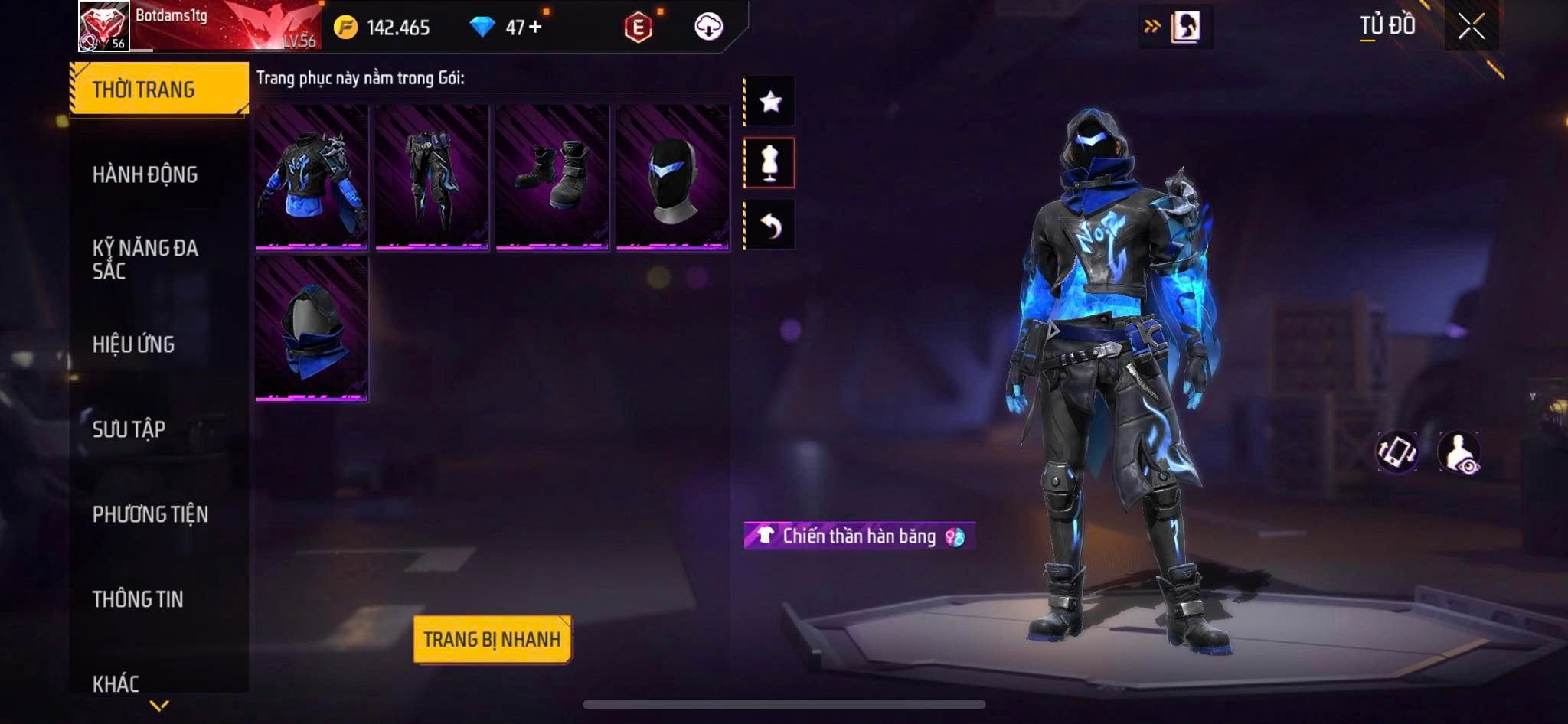
Task: Open the Kỹ Năng Đa Sắc tab
Action: pos(145,259)
